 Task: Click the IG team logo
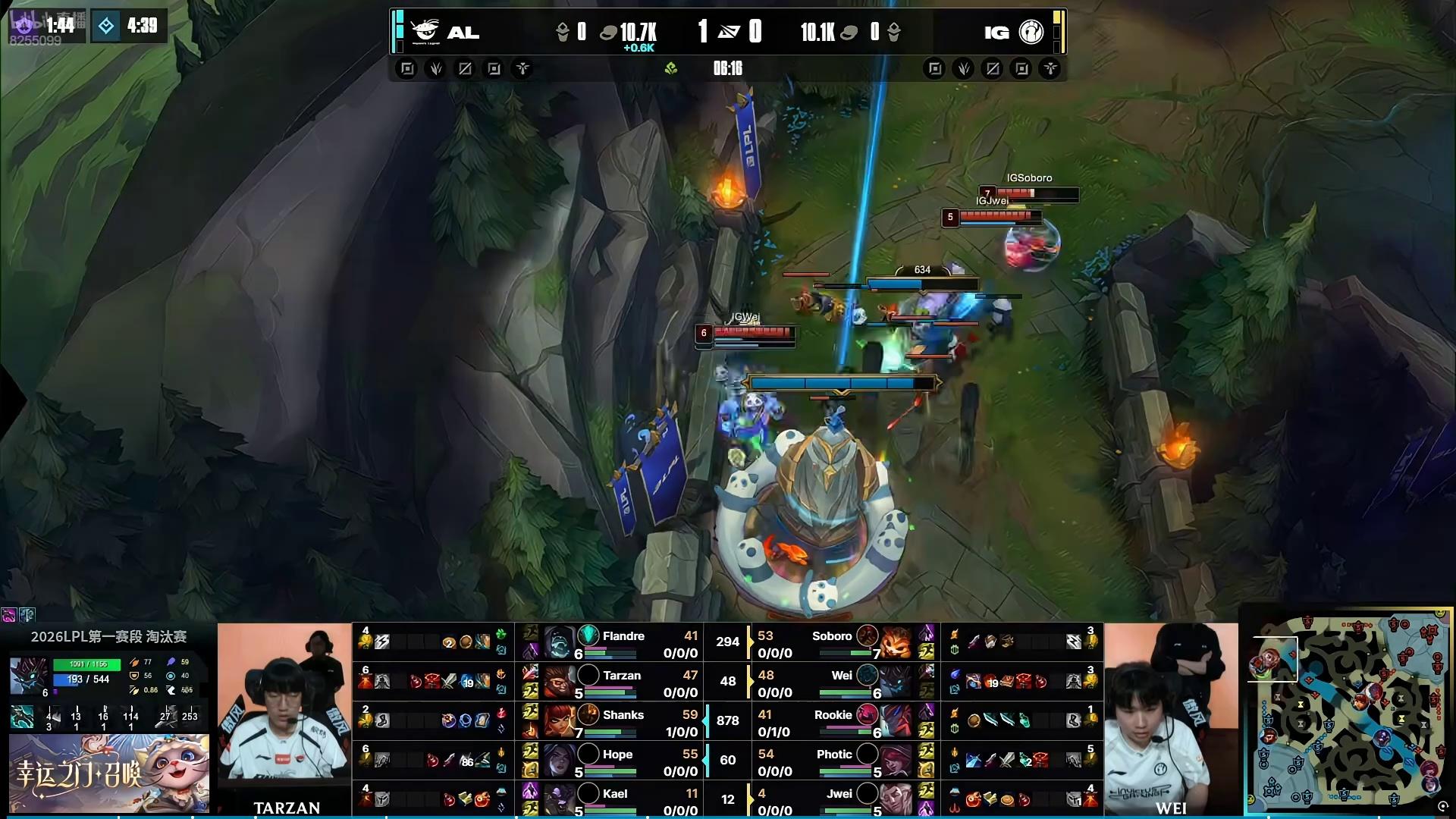pyautogui.click(x=1031, y=32)
